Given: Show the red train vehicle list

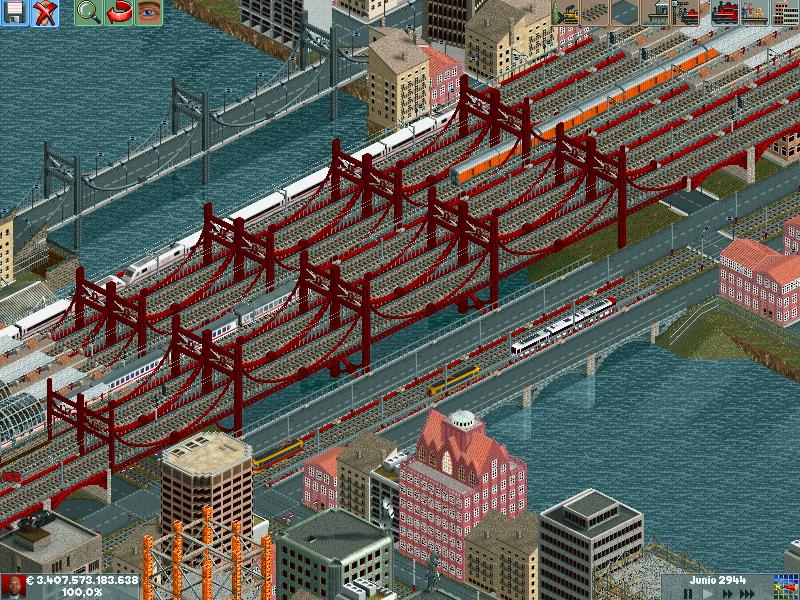Looking at the screenshot, I should click(725, 13).
